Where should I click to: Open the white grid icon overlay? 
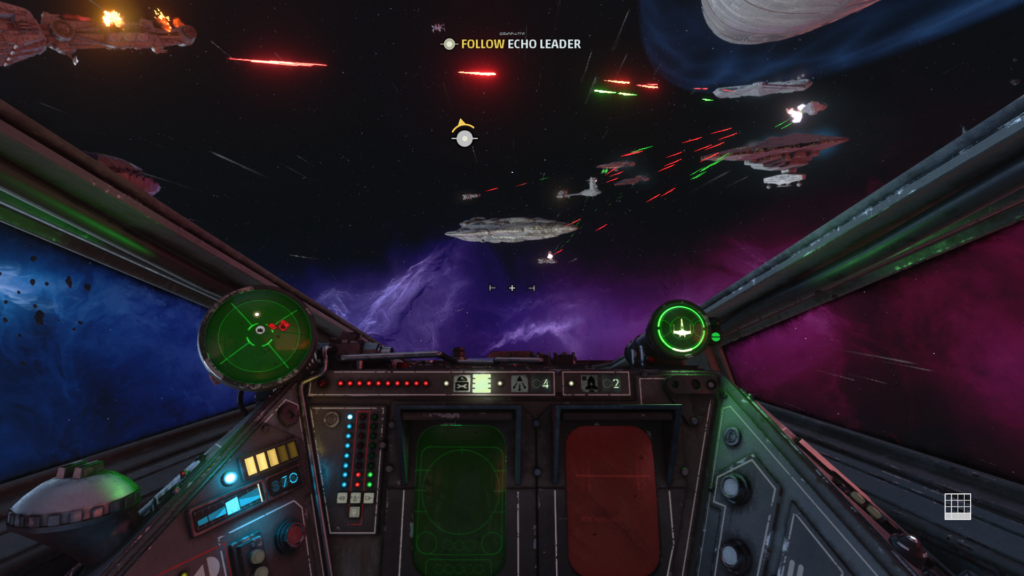[x=957, y=505]
